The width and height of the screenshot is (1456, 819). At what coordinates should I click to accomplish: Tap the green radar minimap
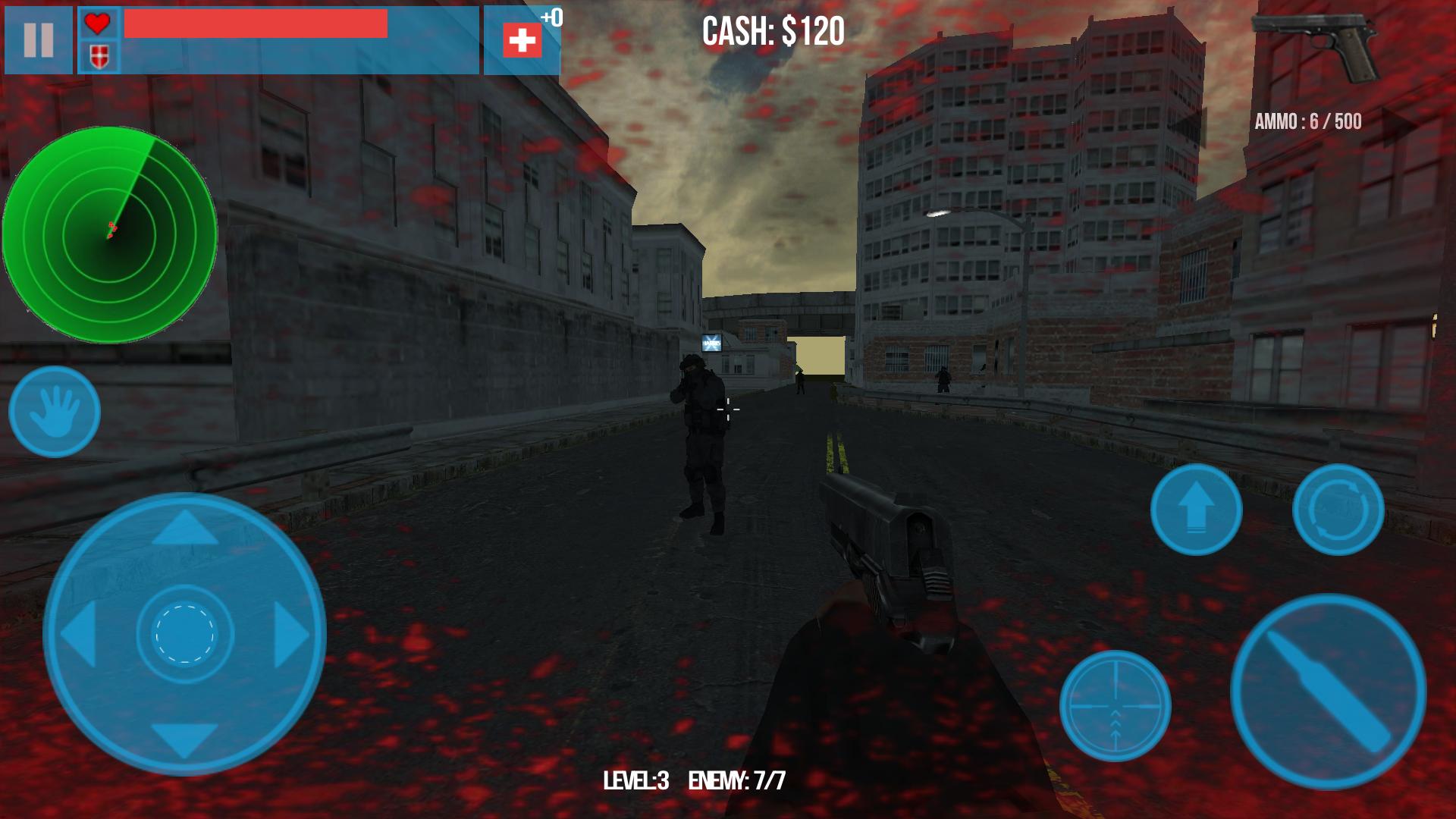click(x=112, y=231)
